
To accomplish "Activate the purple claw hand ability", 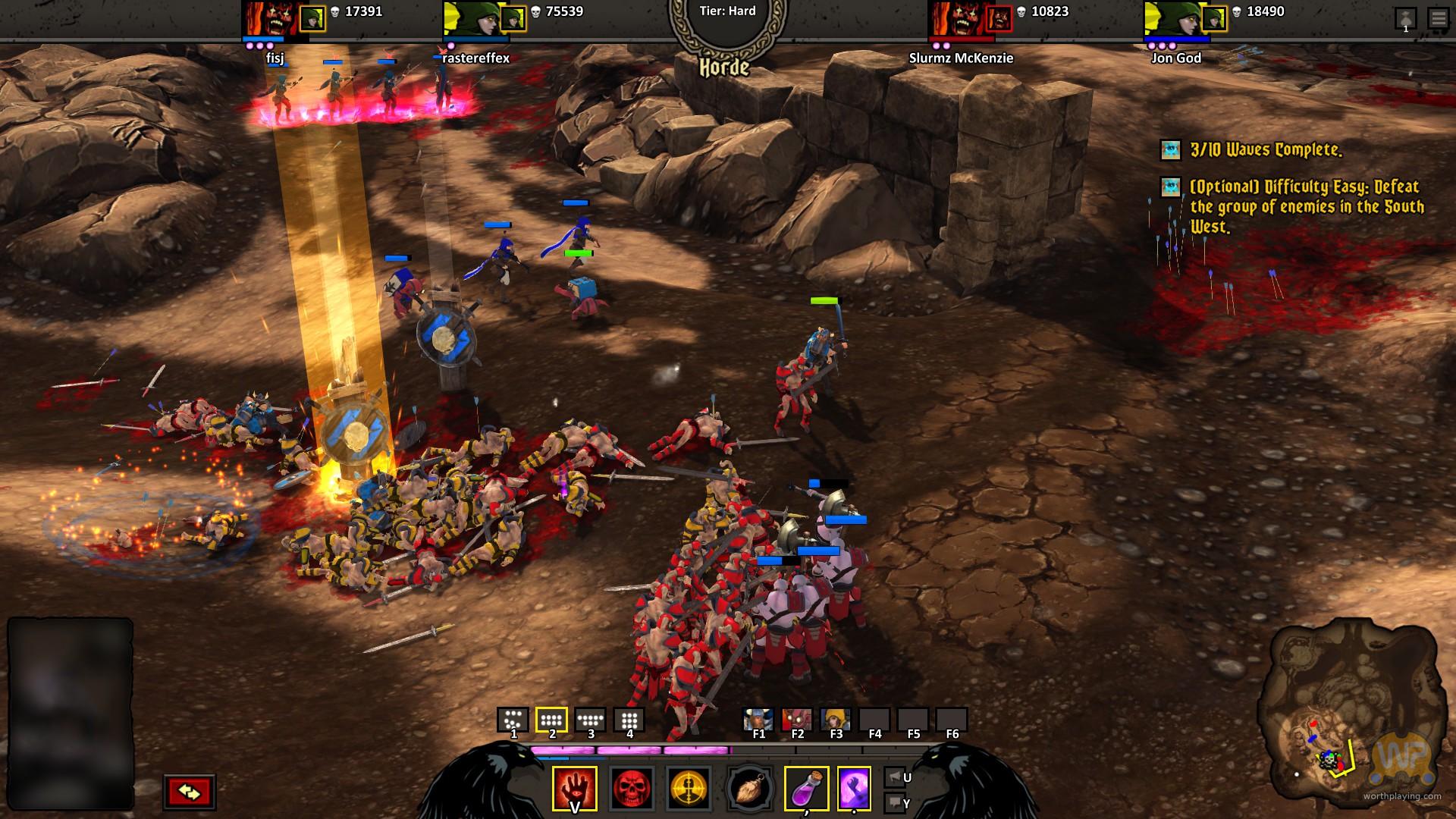I will click(x=854, y=789).
